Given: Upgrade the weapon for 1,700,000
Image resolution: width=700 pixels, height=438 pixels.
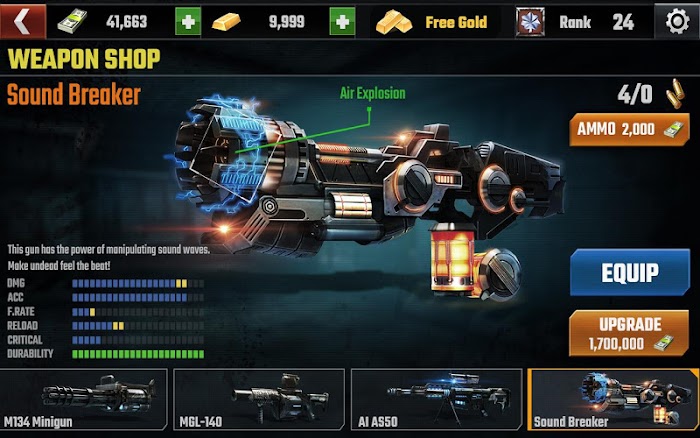Looking at the screenshot, I should (629, 333).
